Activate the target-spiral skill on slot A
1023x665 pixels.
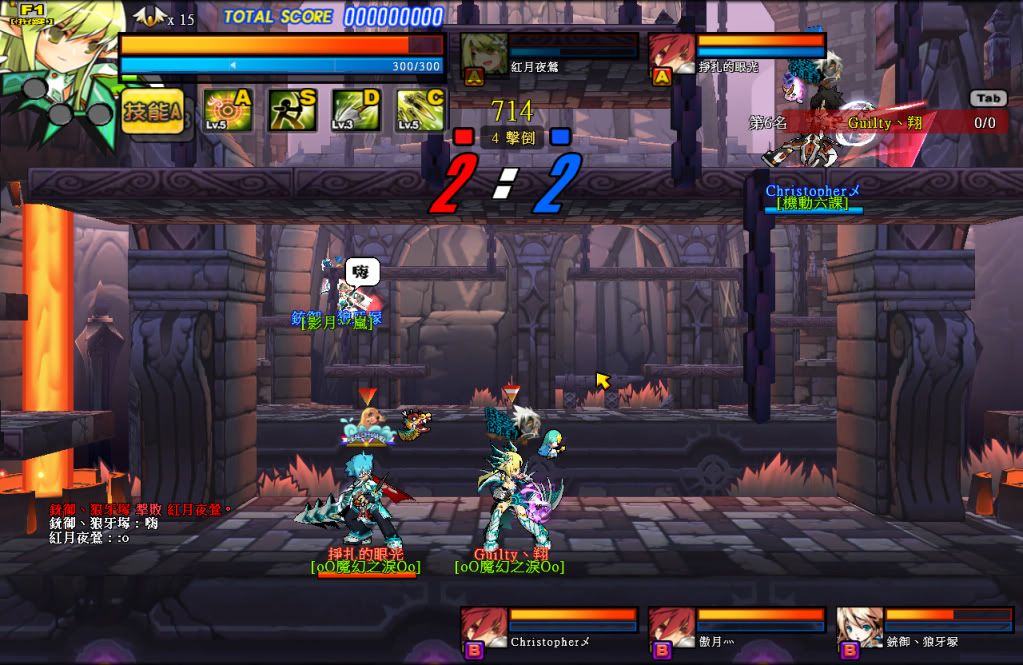pyautogui.click(x=228, y=111)
